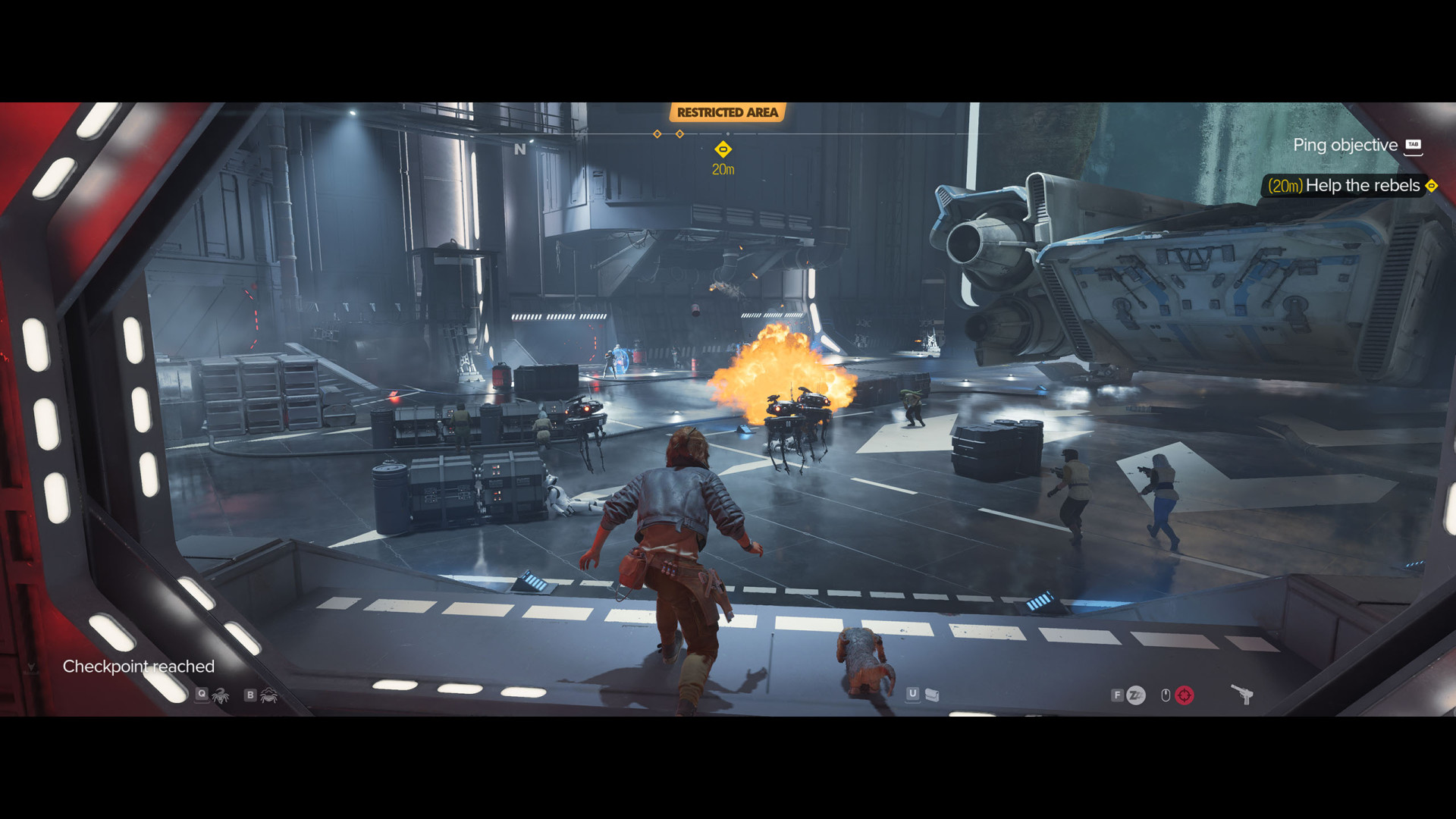
Task: Click the N north marker on the compass
Action: [x=519, y=149]
